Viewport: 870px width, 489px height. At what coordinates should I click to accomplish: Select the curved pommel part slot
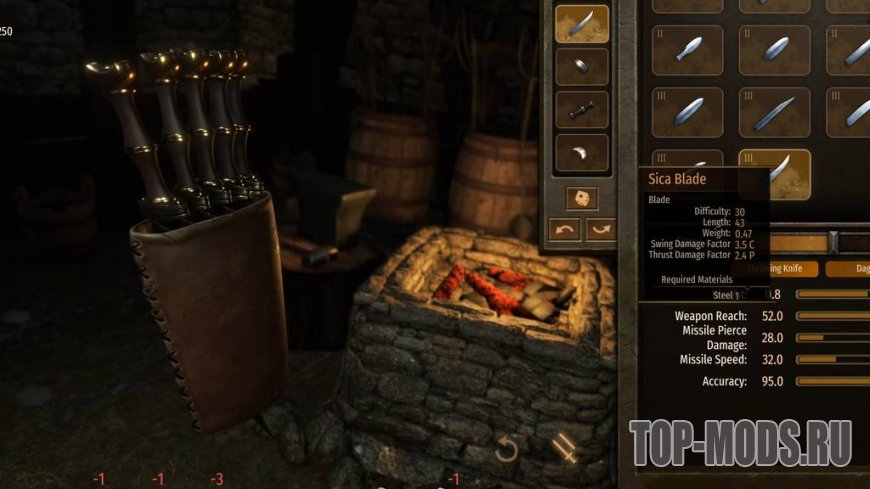click(x=582, y=152)
